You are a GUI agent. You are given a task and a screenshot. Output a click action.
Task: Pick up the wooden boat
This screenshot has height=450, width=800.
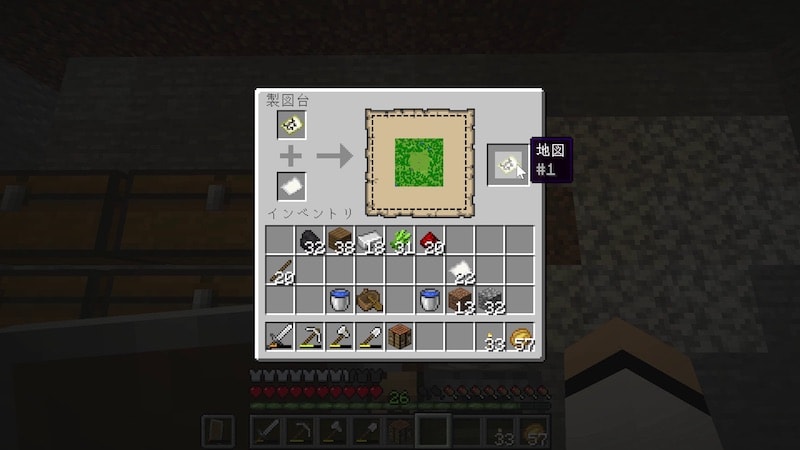tap(370, 300)
